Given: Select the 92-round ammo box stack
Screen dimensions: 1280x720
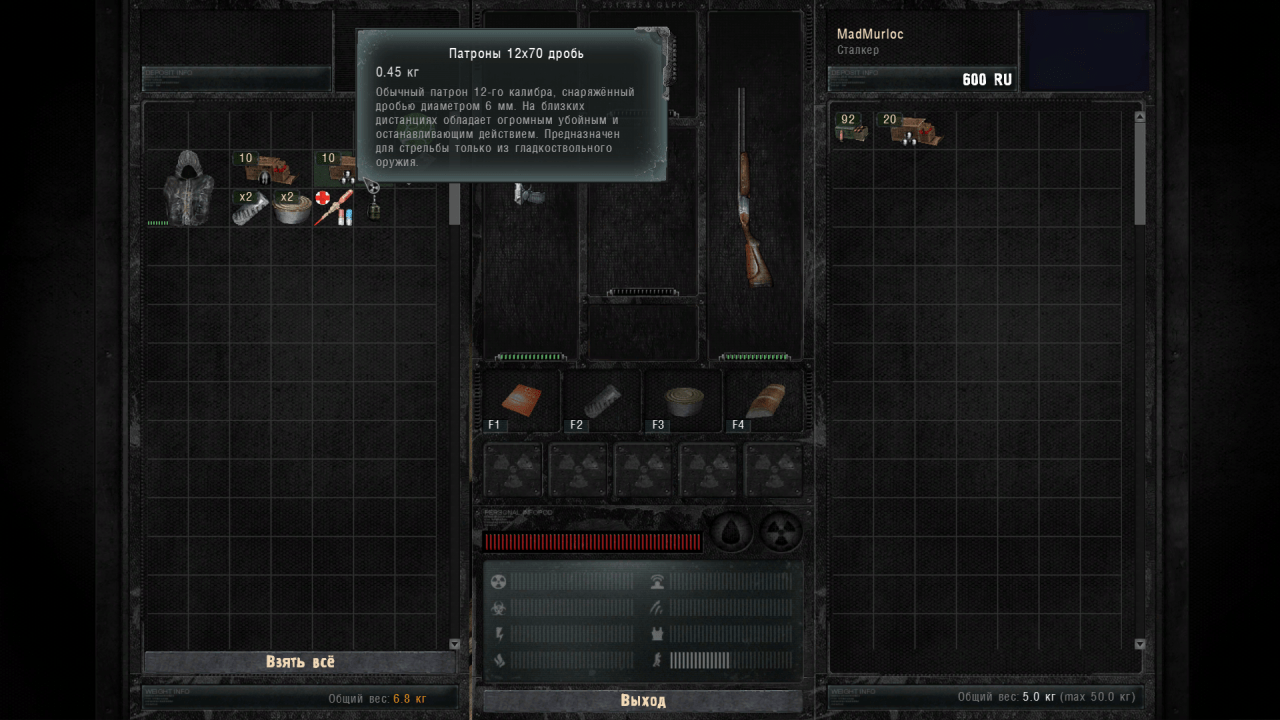Looking at the screenshot, I should (x=851, y=130).
